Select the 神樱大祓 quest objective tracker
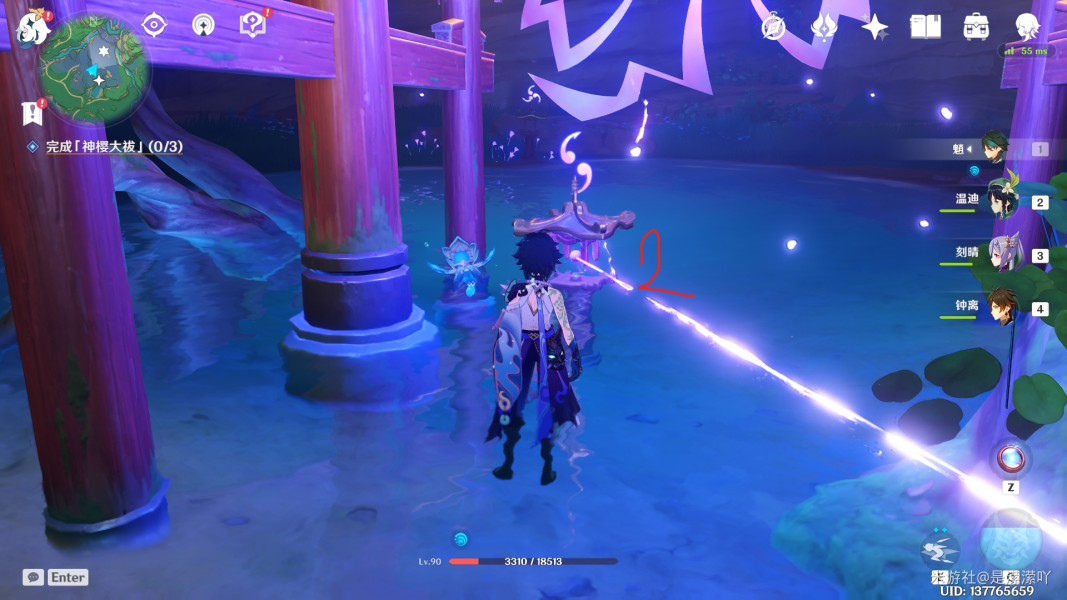Viewport: 1067px width, 600px height. tap(113, 147)
